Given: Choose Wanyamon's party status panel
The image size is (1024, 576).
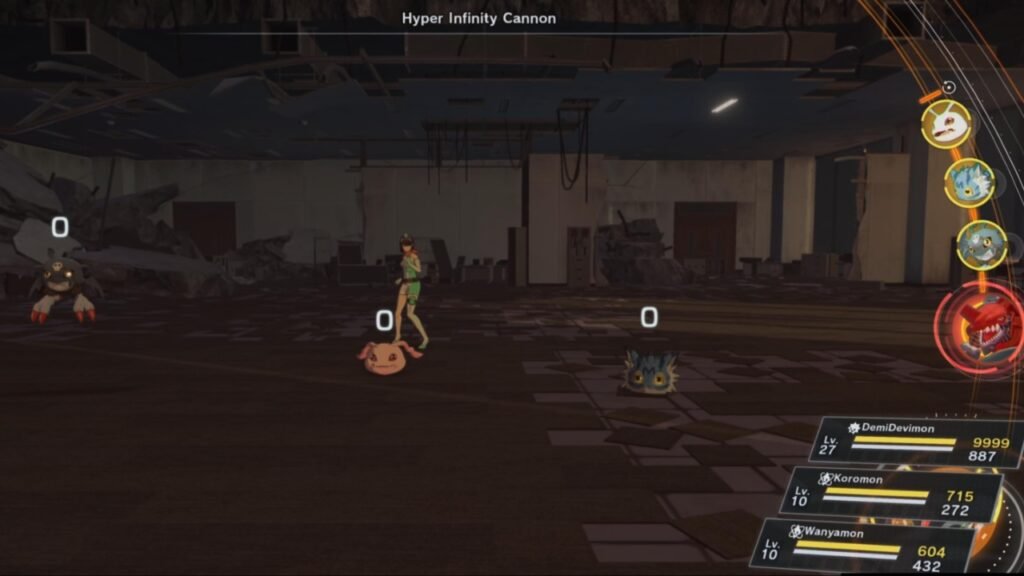Looking at the screenshot, I should click(x=862, y=545).
